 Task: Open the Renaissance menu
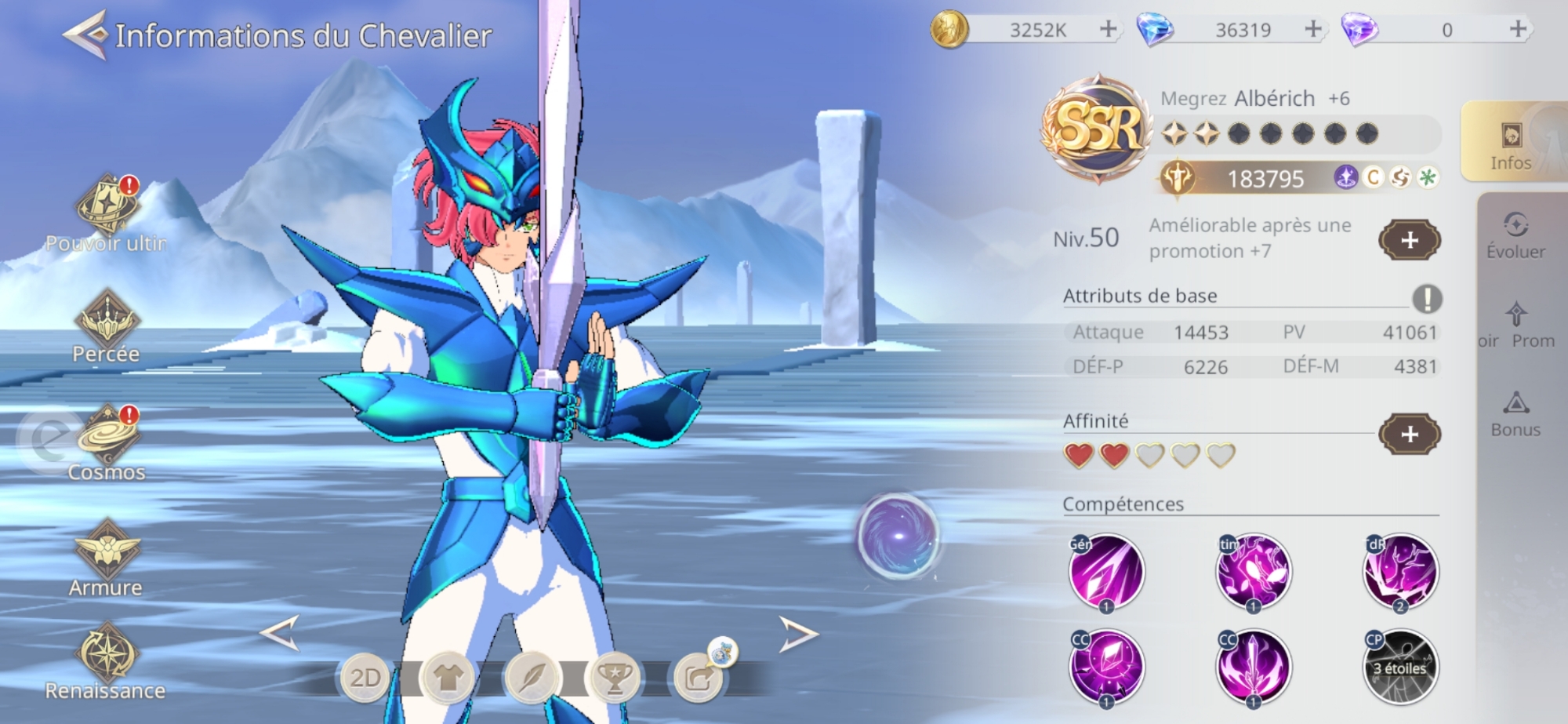point(107,657)
